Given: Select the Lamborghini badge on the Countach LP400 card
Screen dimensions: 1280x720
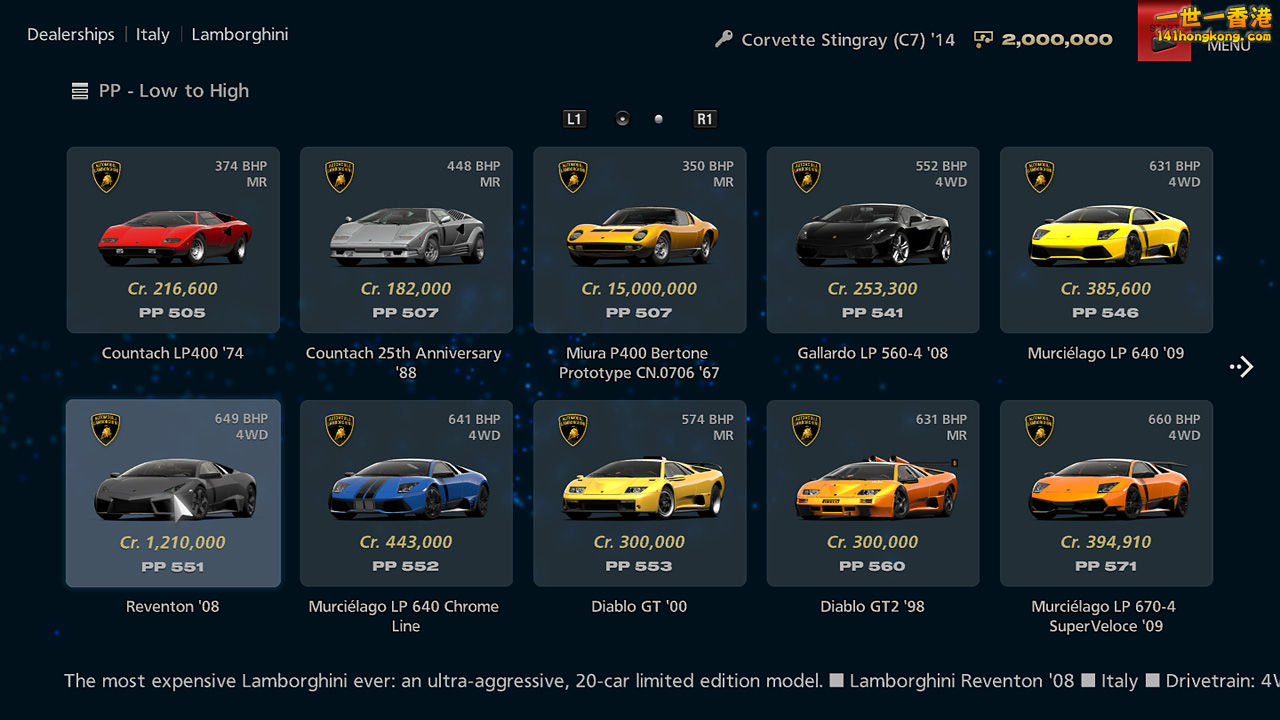Looking at the screenshot, I should coord(106,176).
